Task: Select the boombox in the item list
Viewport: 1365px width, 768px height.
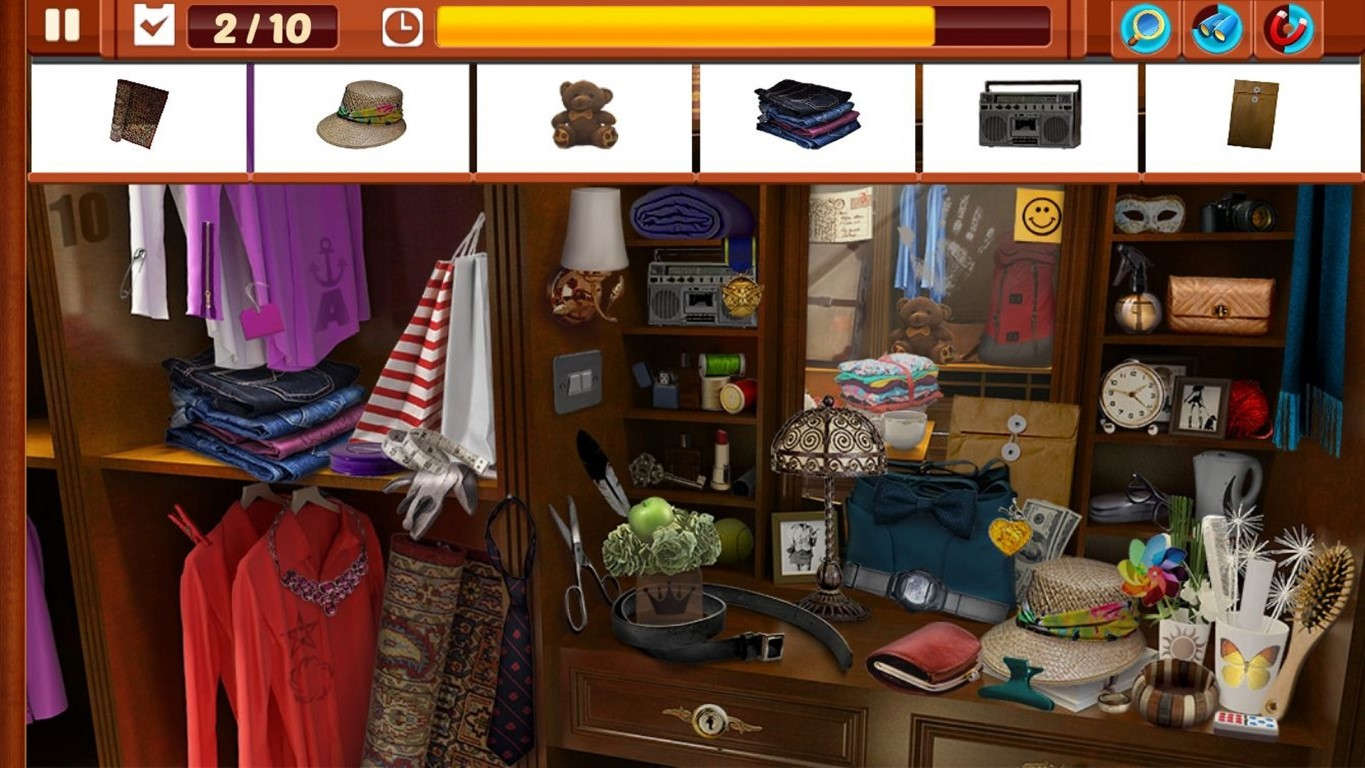Action: [x=1029, y=115]
